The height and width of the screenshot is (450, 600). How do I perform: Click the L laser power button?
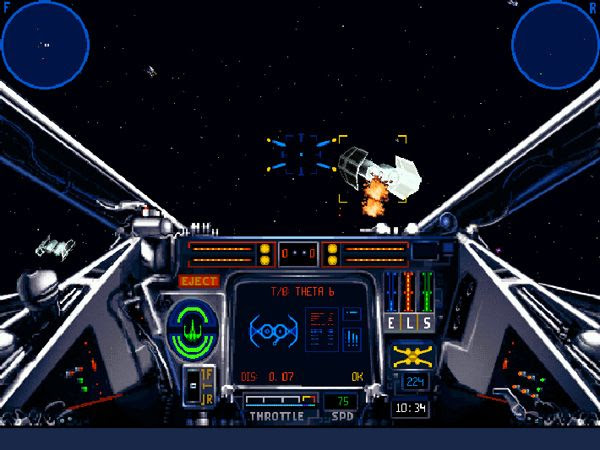pos(410,322)
